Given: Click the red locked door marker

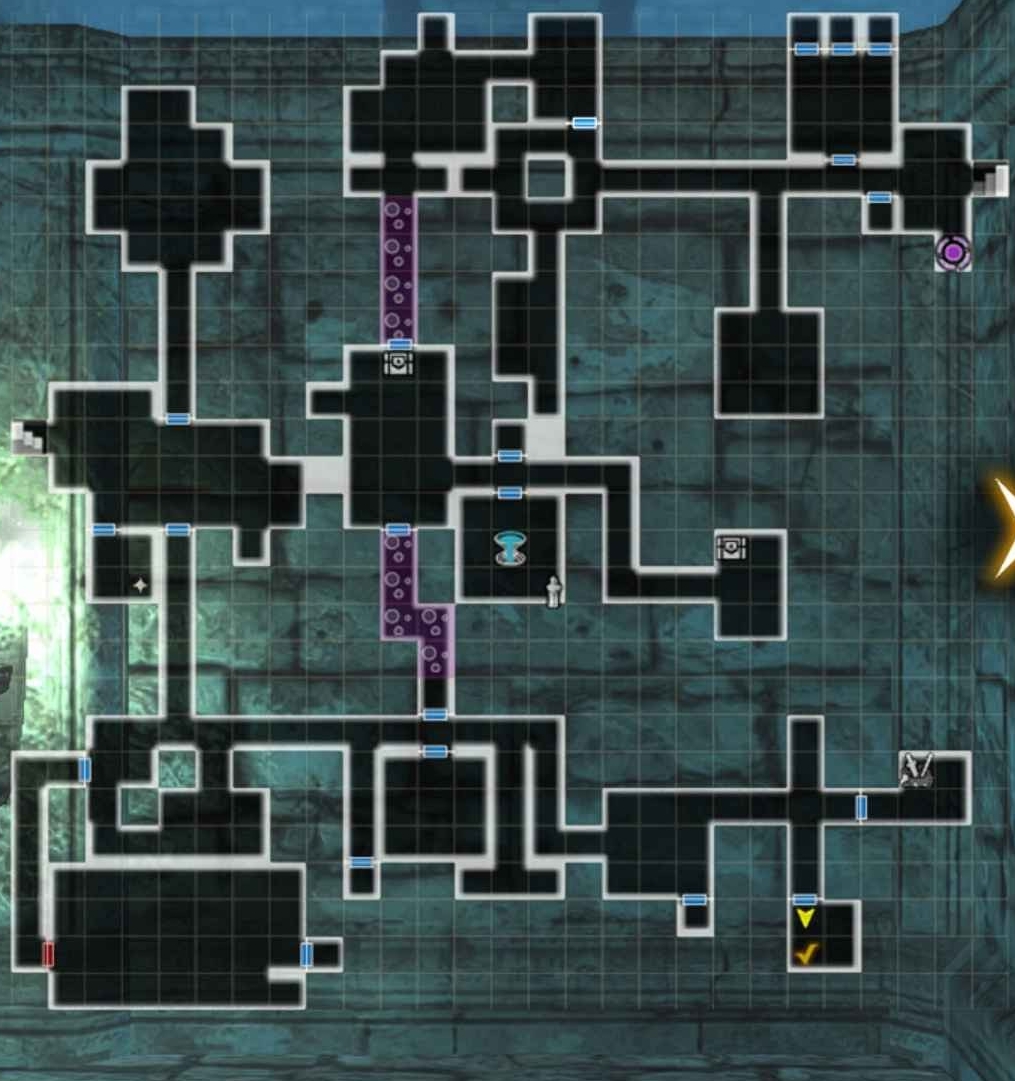Looking at the screenshot, I should click(x=48, y=953).
